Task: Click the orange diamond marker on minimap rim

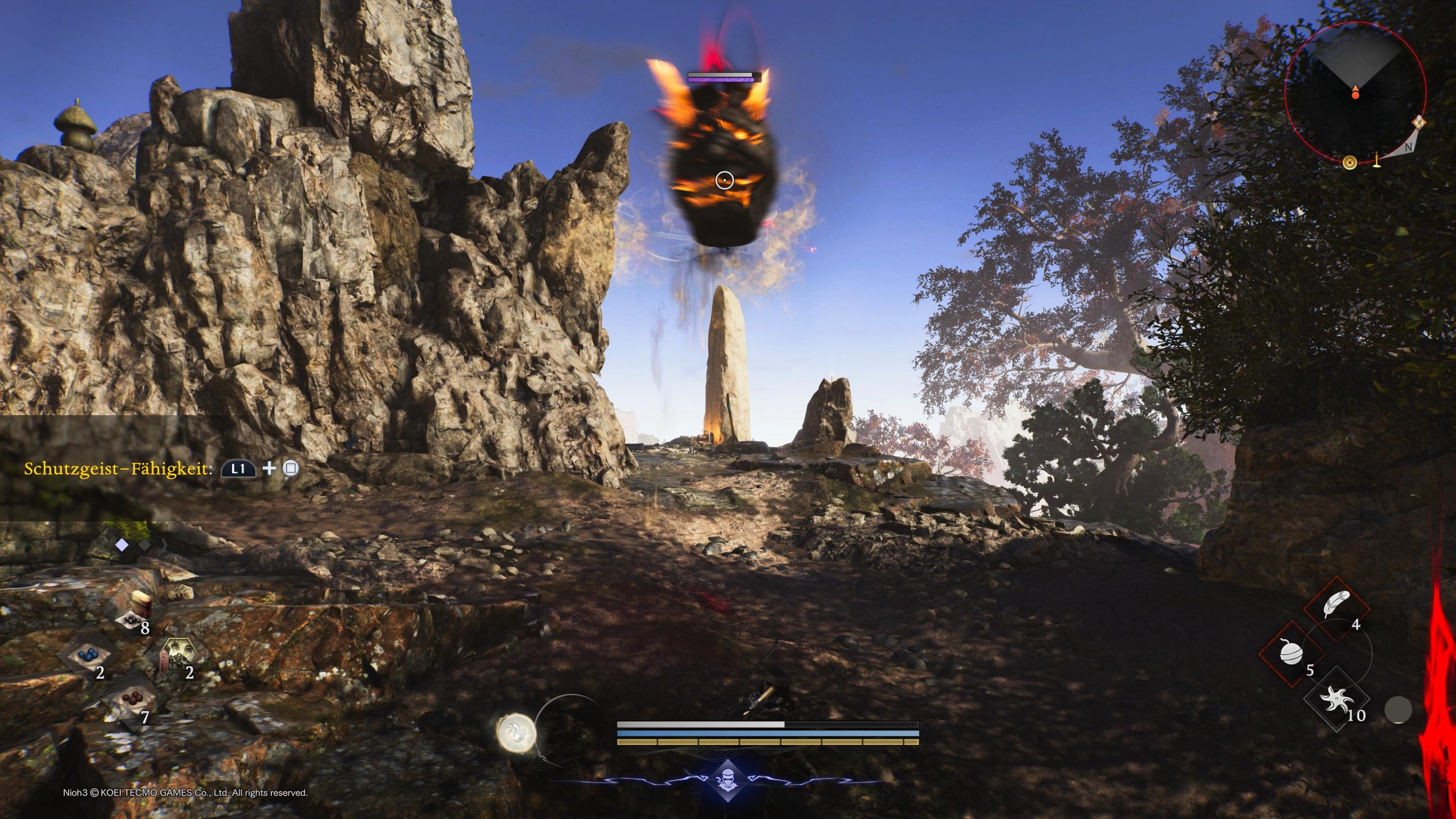Action: pos(1420,122)
